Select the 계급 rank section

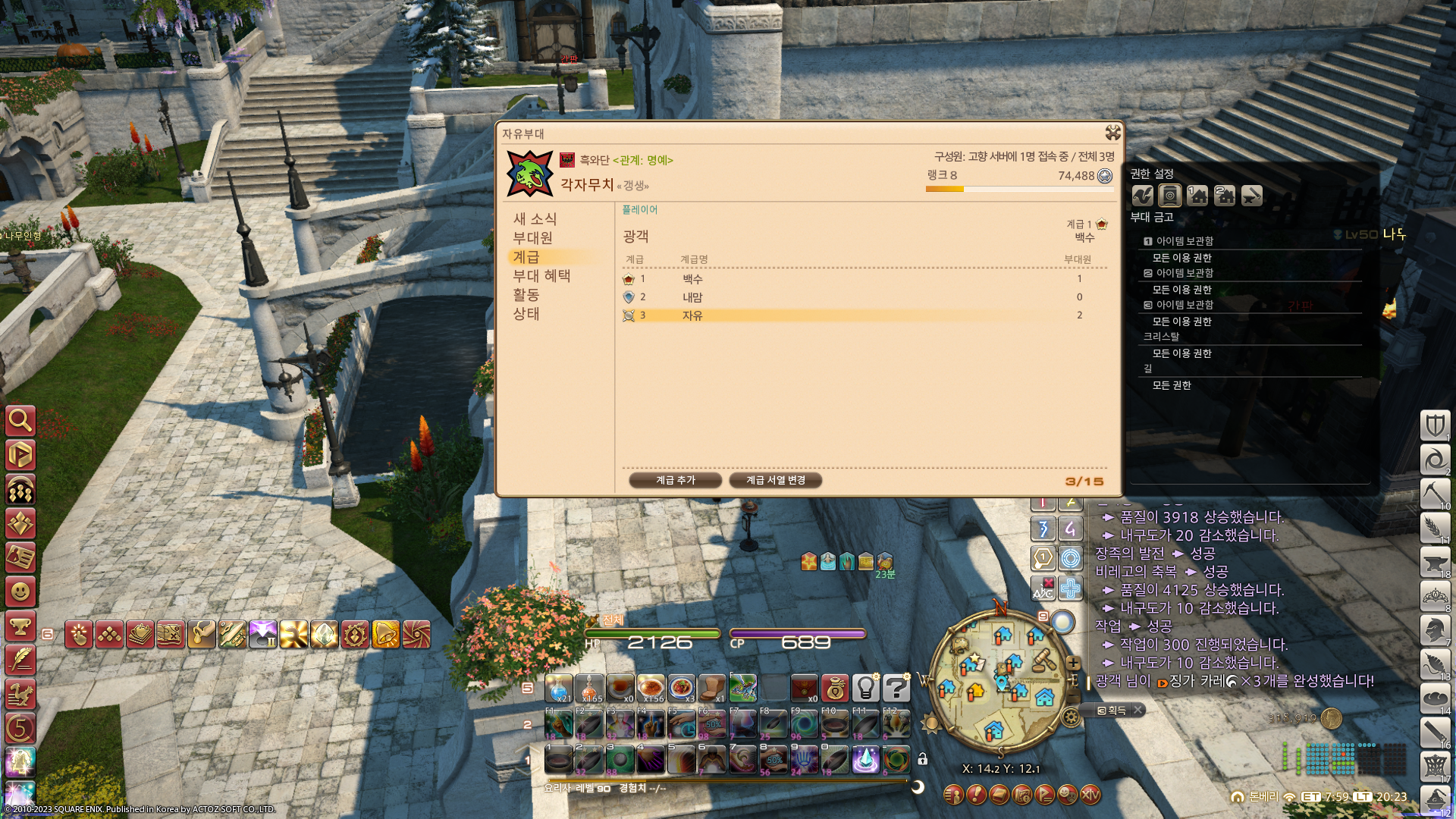click(x=526, y=257)
